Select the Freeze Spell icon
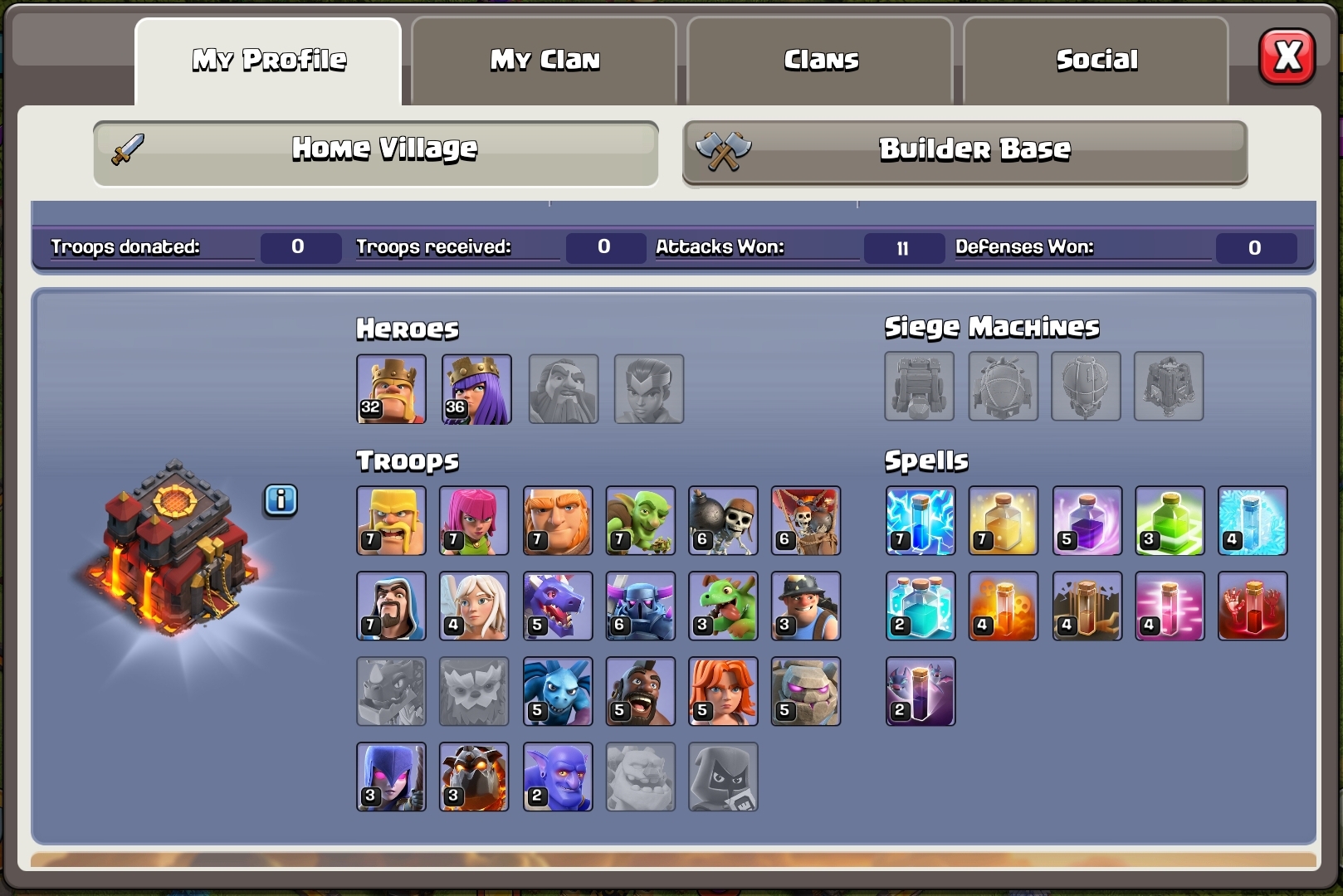Screen dimensions: 1343x896 click(x=1252, y=521)
